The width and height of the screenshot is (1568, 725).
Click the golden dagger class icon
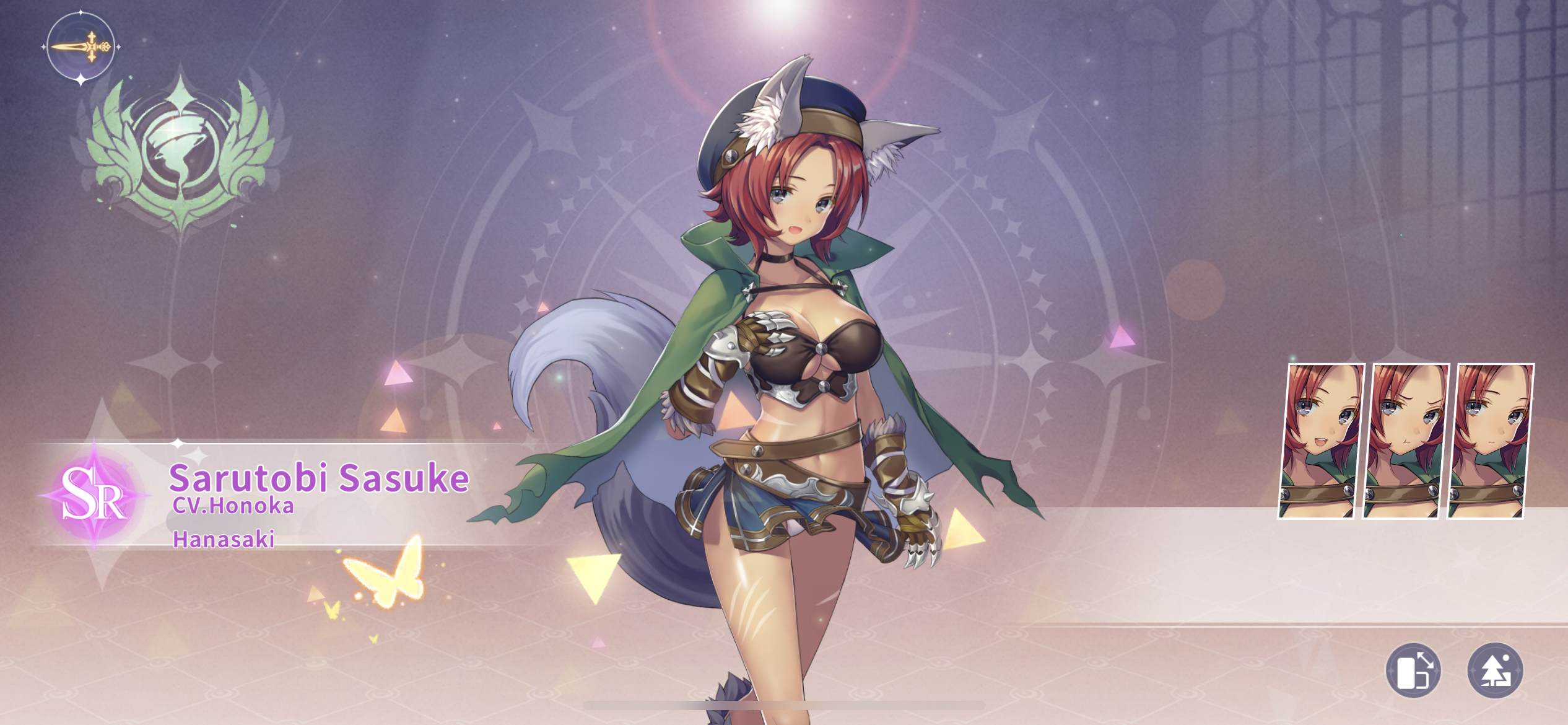81,46
